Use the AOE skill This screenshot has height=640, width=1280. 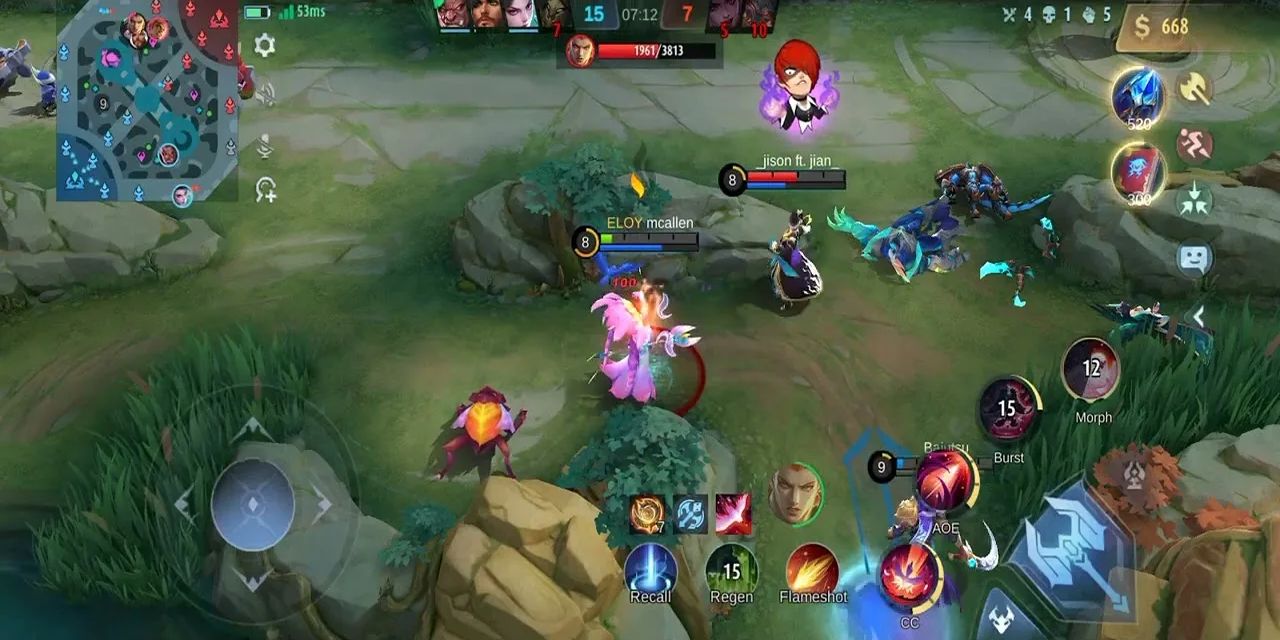[x=944, y=480]
